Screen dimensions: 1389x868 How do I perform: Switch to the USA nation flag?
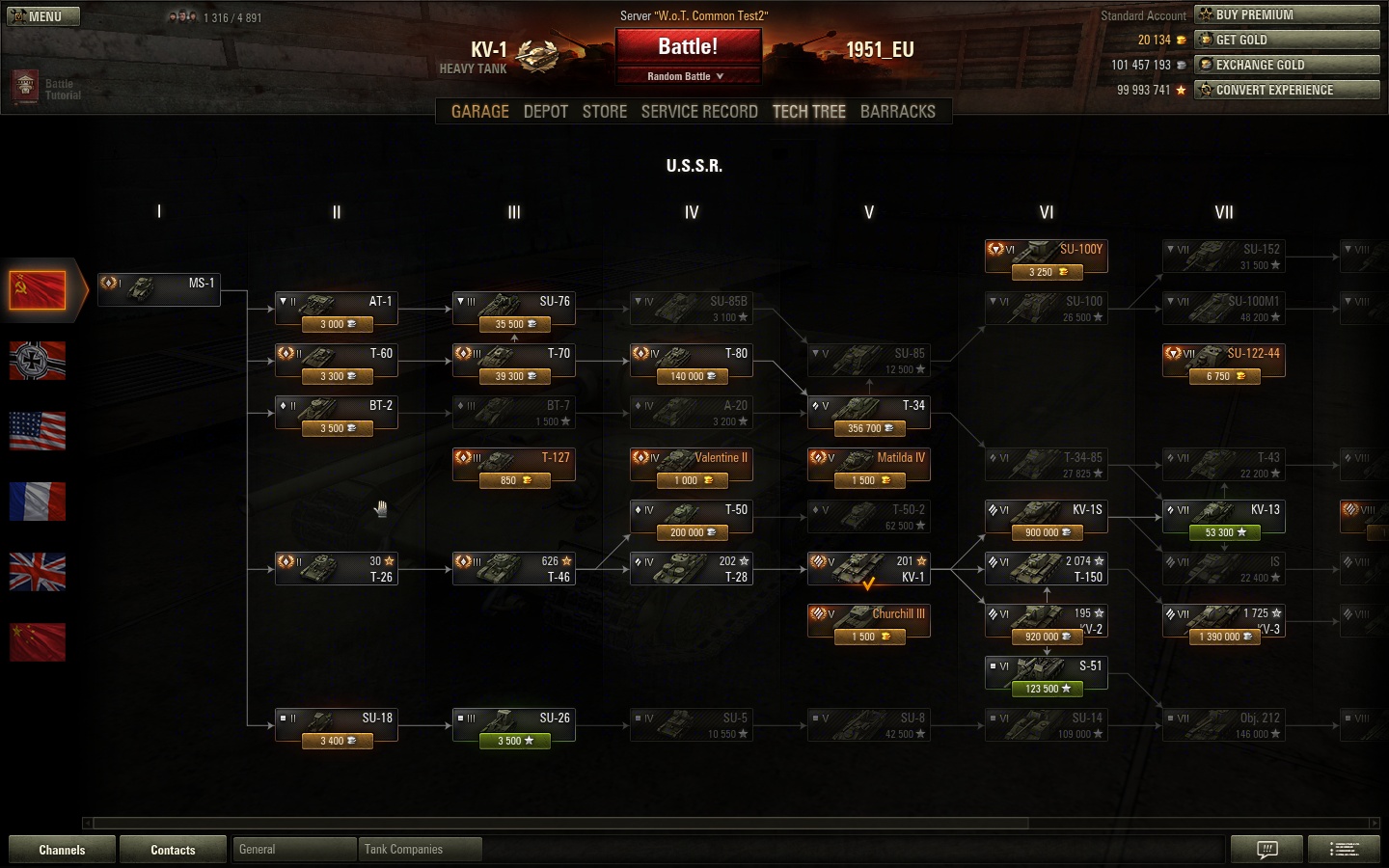(x=38, y=431)
